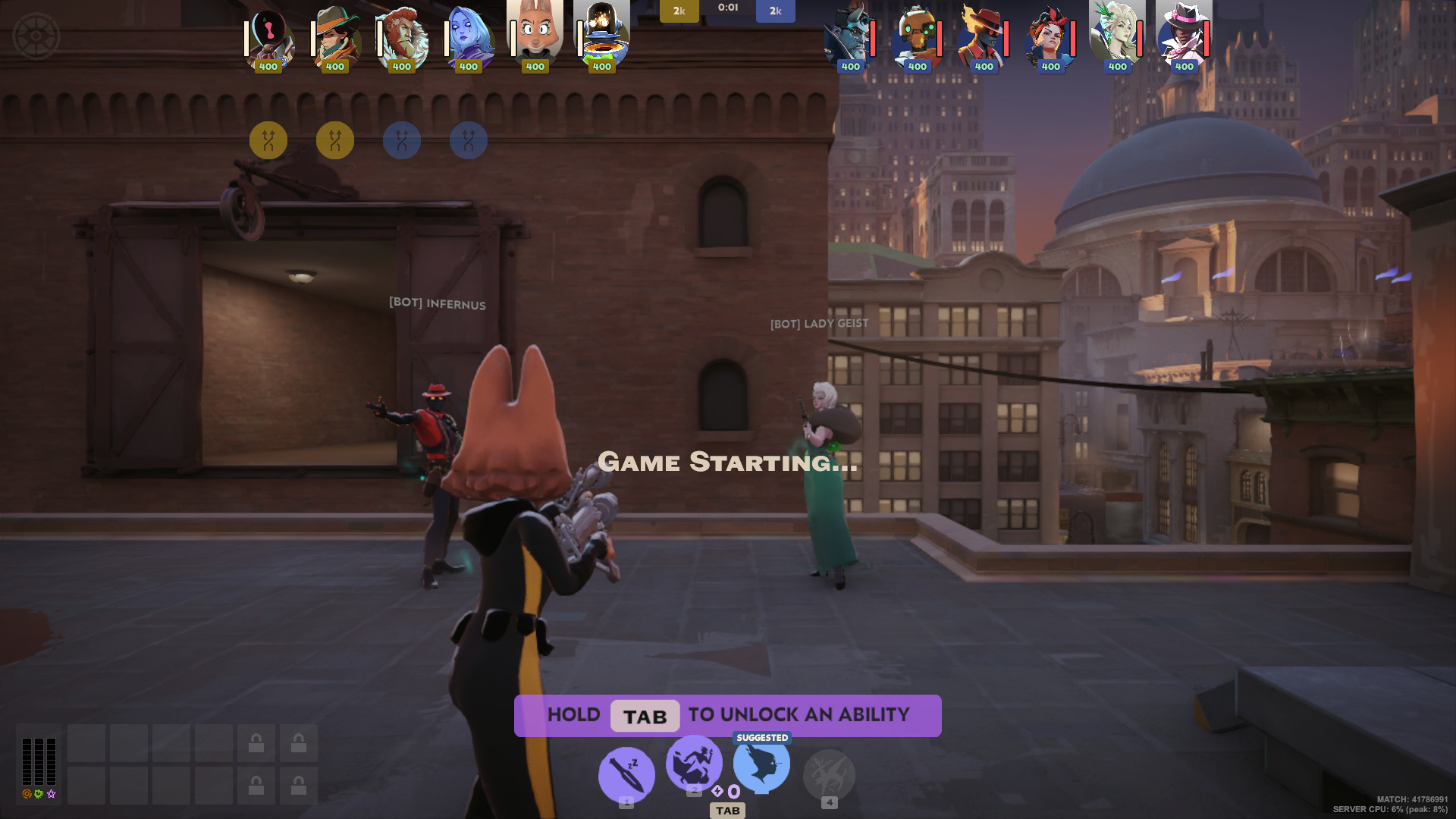The image size is (1456, 819).
Task: Toggle the rightmost blue lane indicator
Action: point(468,140)
